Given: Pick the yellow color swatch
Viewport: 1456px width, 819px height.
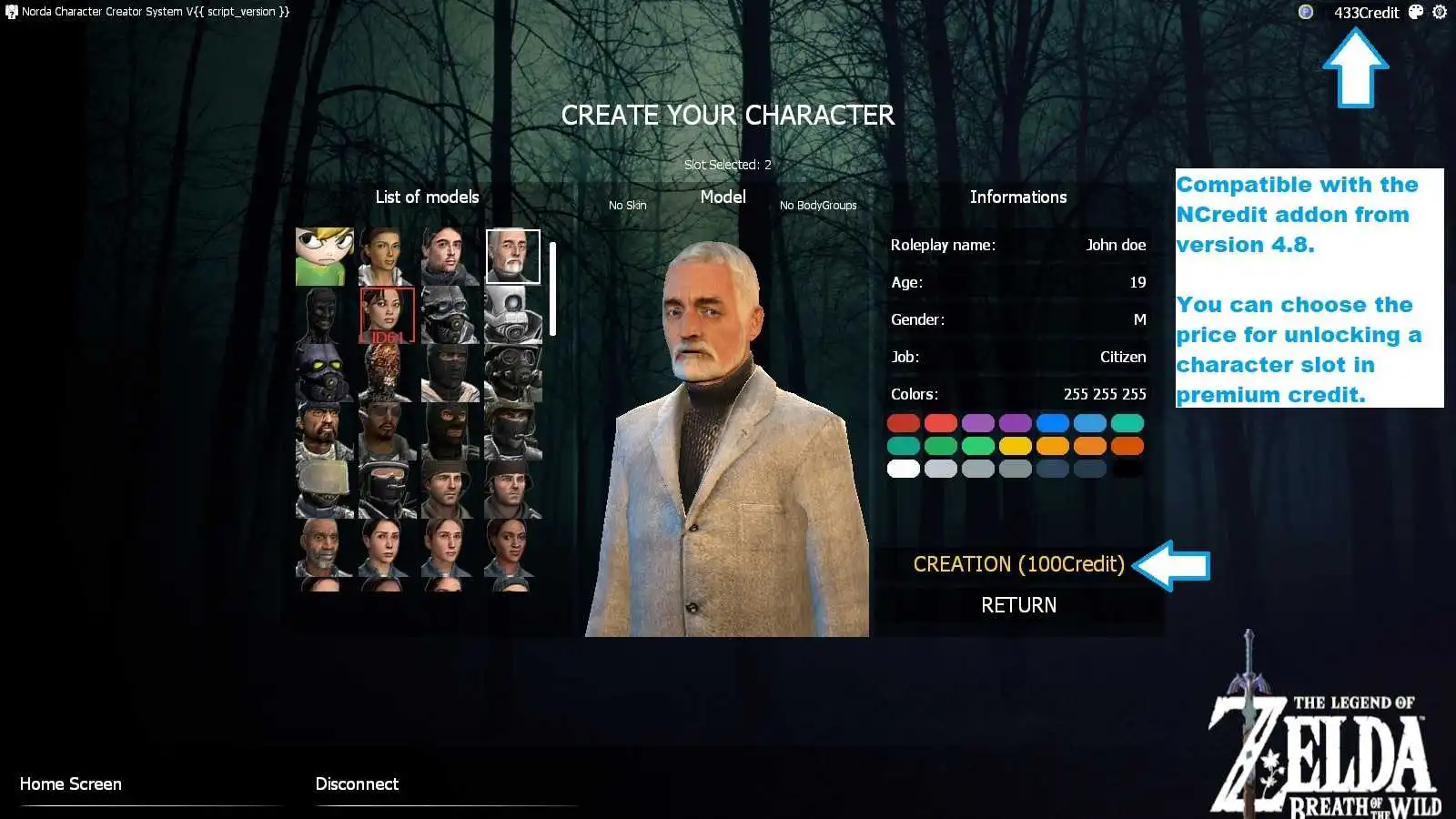Looking at the screenshot, I should pyautogui.click(x=1015, y=446).
